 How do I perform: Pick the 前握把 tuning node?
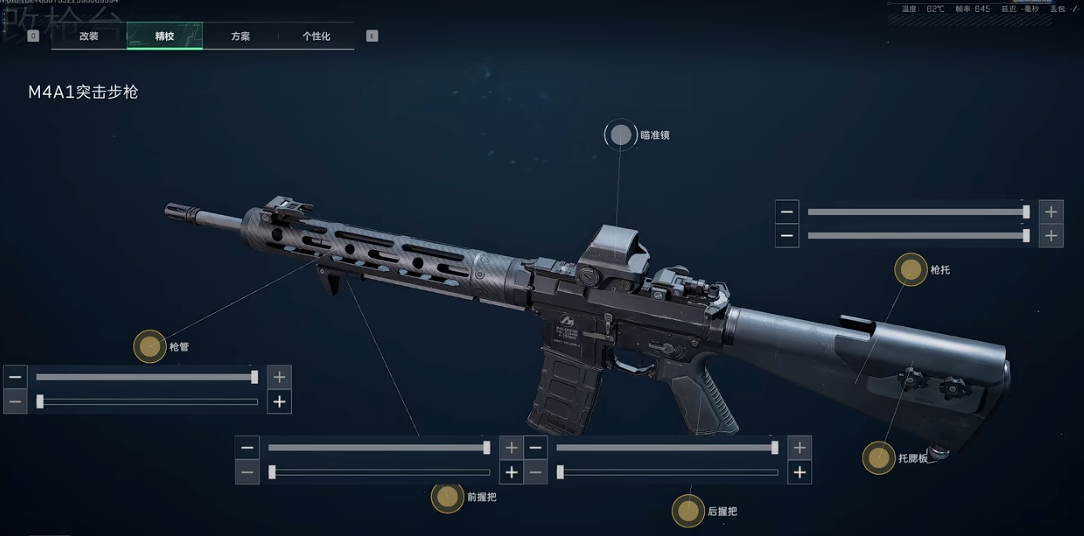point(447,496)
